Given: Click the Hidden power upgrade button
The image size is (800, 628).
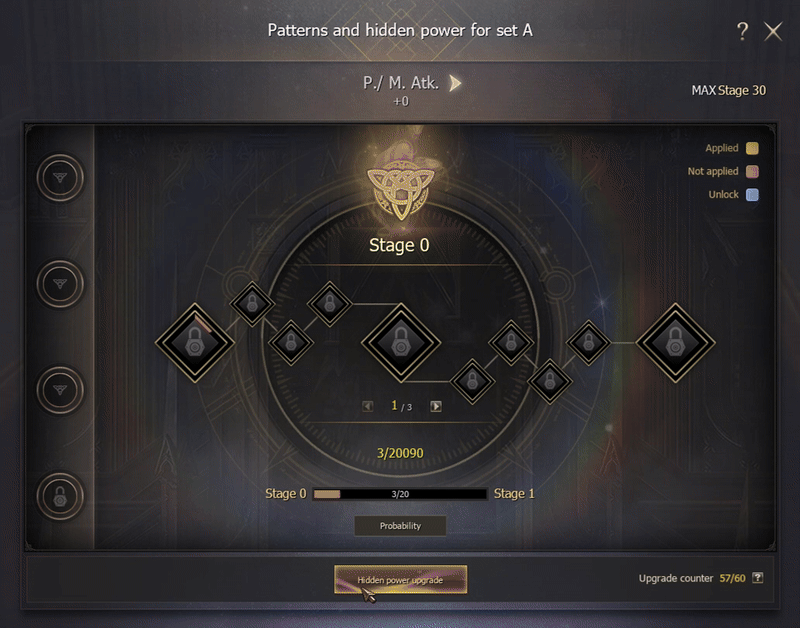Looking at the screenshot, I should [400, 580].
